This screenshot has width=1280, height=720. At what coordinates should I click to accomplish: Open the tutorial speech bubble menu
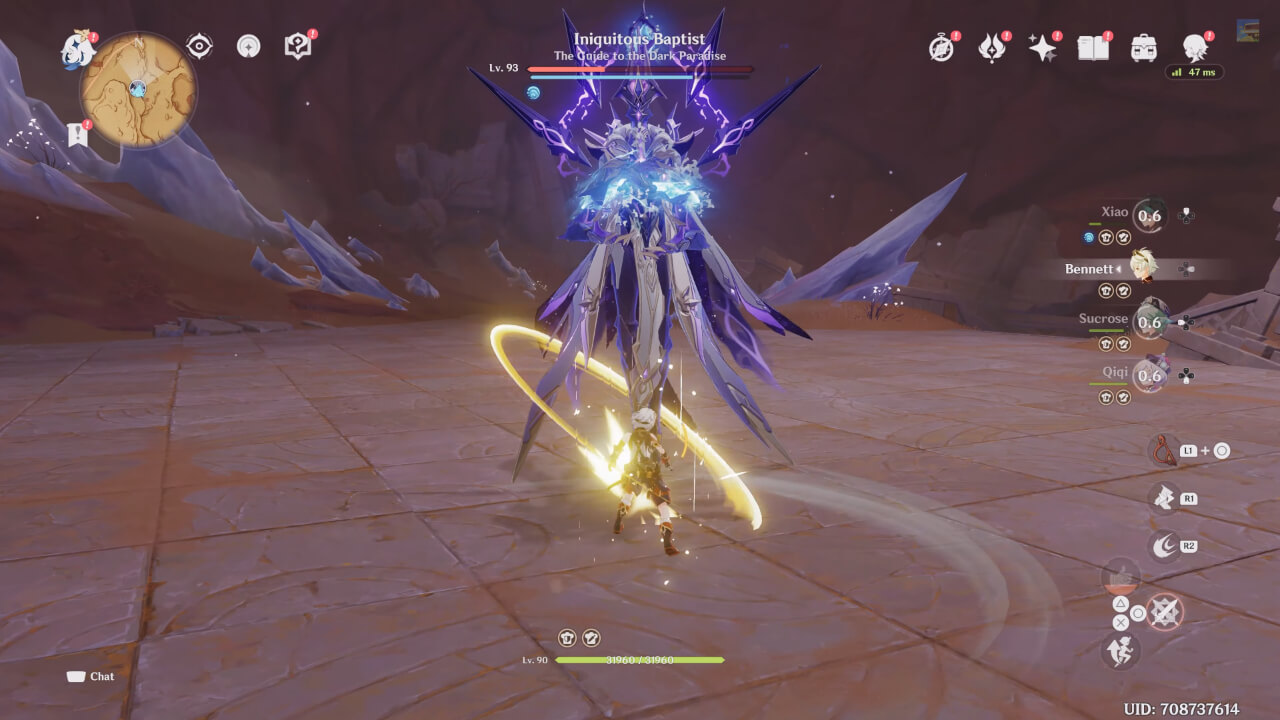pyautogui.click(x=294, y=43)
